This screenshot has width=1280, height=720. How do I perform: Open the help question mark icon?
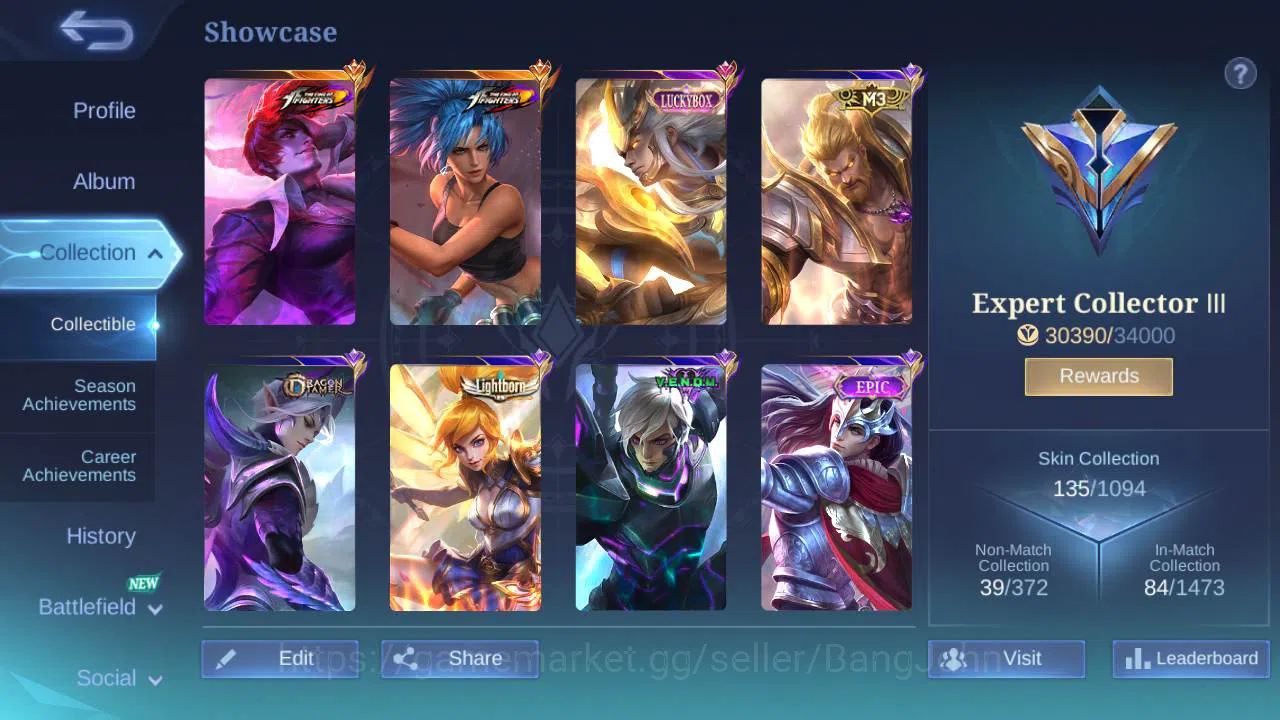1240,73
